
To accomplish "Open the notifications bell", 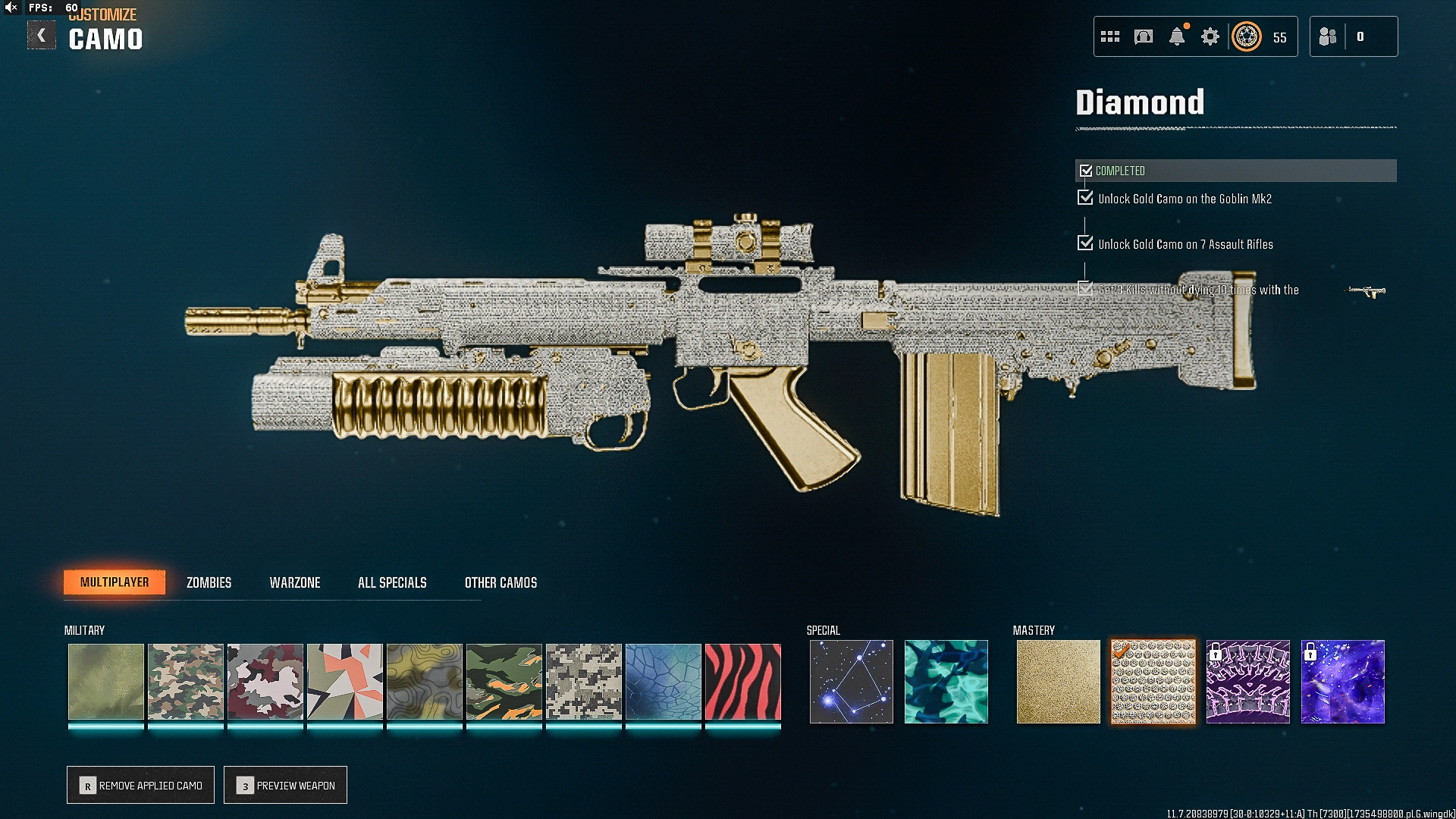I will [x=1177, y=36].
